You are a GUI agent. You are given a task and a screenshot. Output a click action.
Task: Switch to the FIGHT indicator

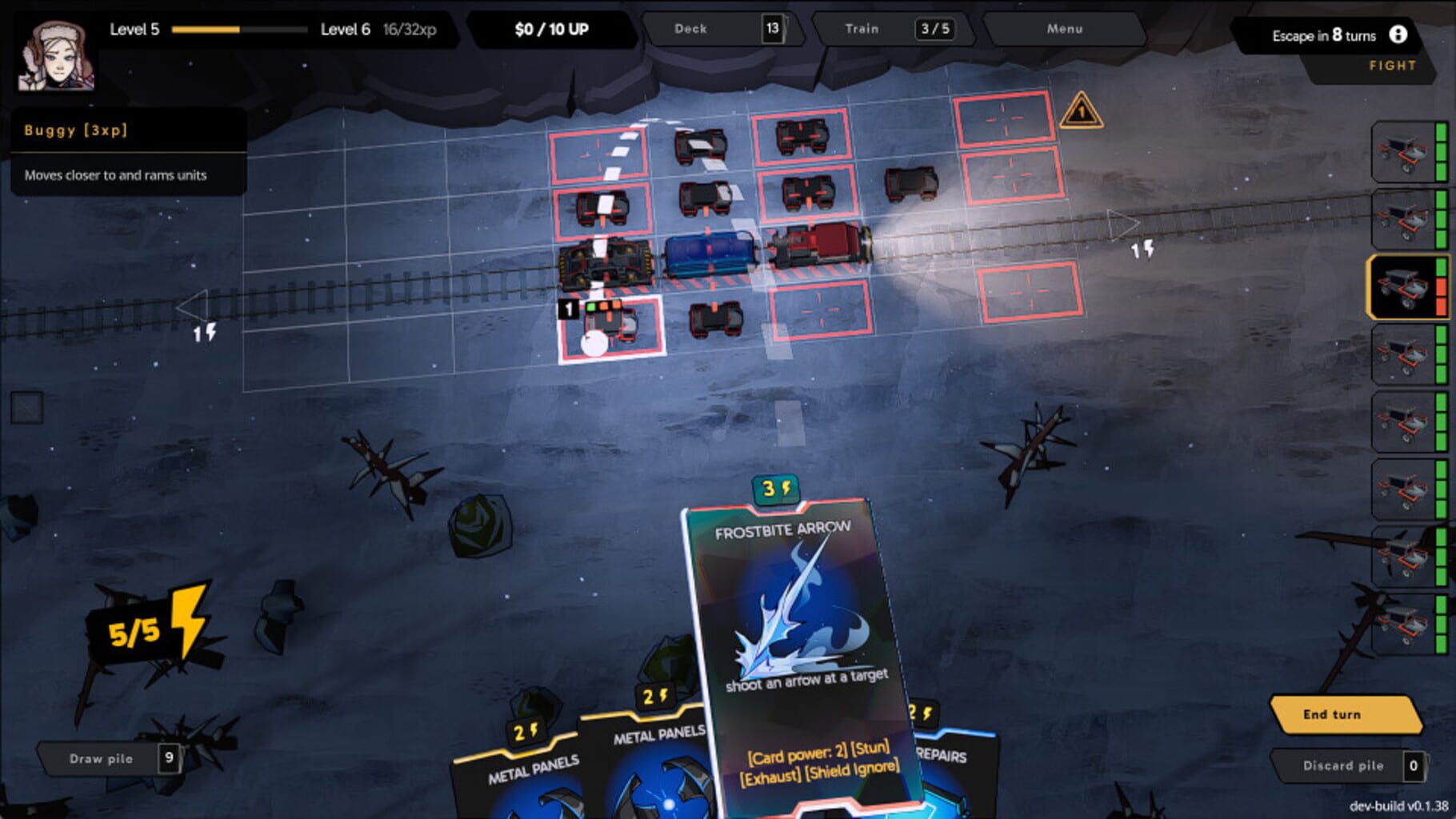point(1392,66)
